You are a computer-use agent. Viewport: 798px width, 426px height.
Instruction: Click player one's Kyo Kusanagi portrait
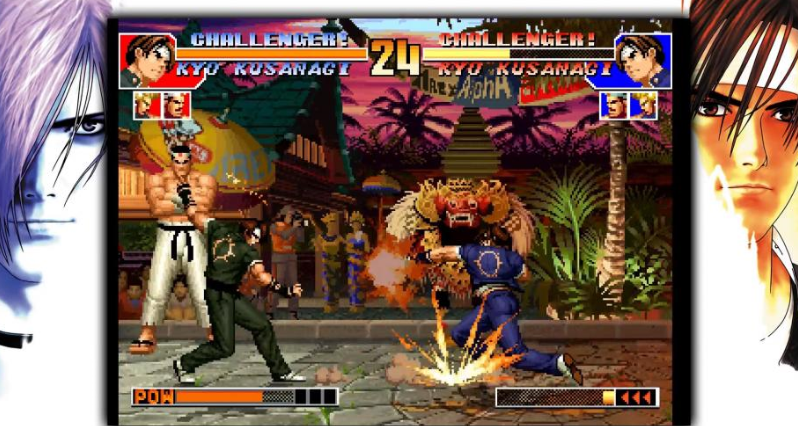click(146, 61)
